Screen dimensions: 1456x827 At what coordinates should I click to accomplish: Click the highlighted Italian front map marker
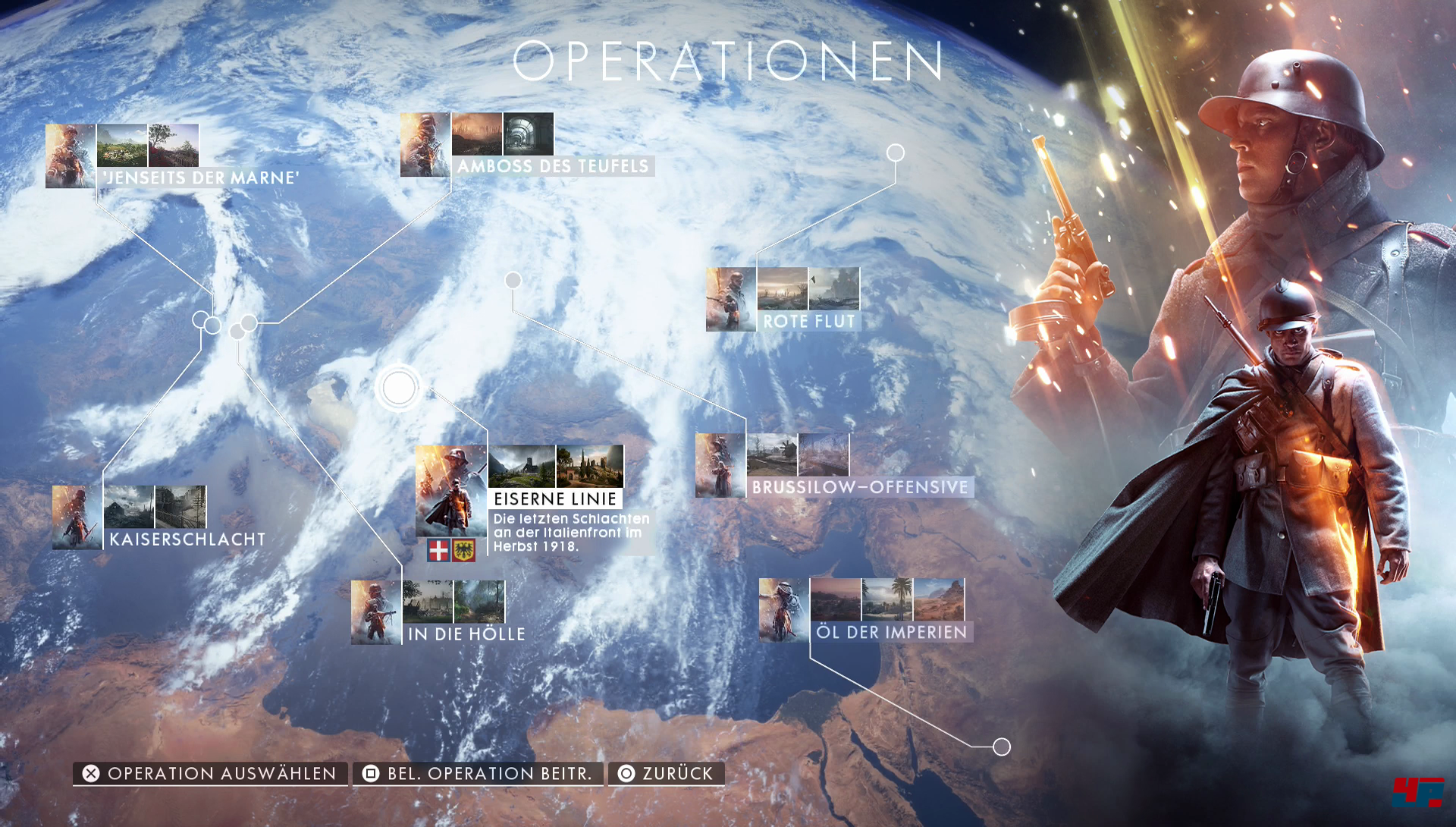[399, 388]
